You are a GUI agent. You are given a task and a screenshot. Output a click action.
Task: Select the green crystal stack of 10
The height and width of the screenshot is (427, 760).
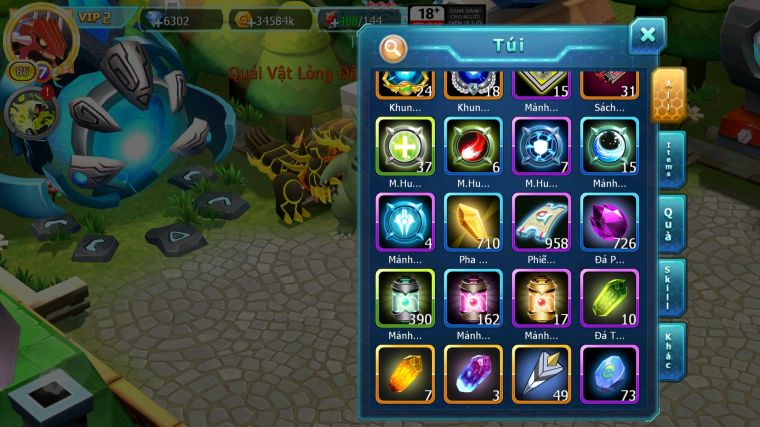click(609, 298)
